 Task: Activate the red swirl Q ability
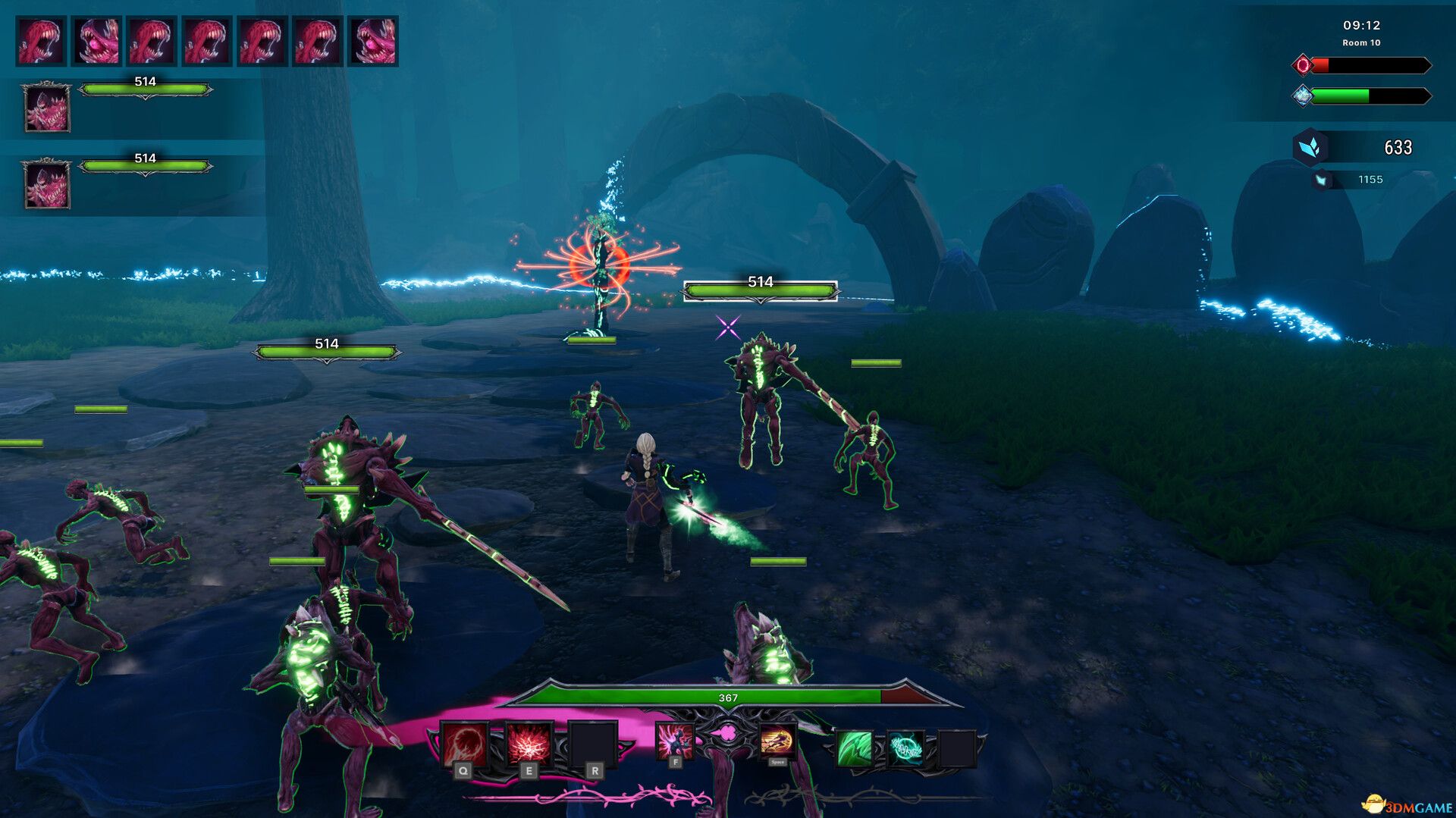(x=465, y=744)
